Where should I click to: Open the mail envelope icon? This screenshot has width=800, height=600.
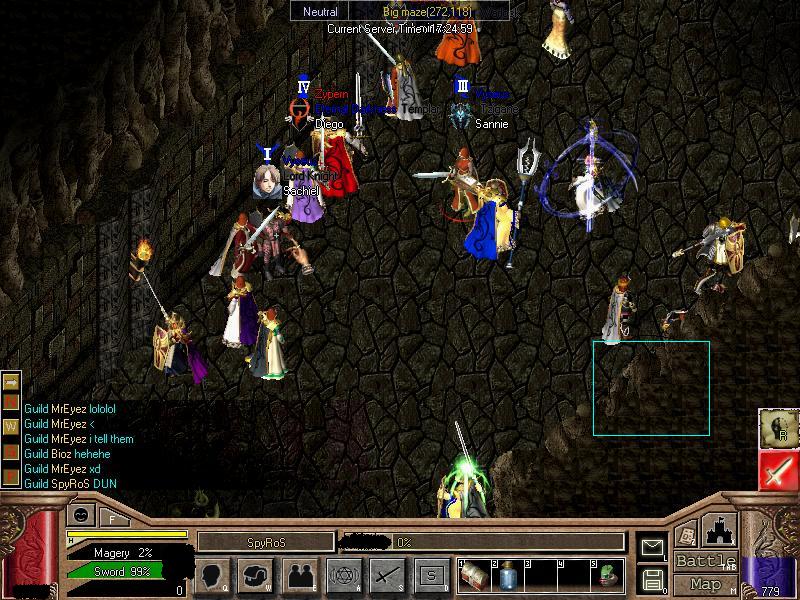point(653,547)
